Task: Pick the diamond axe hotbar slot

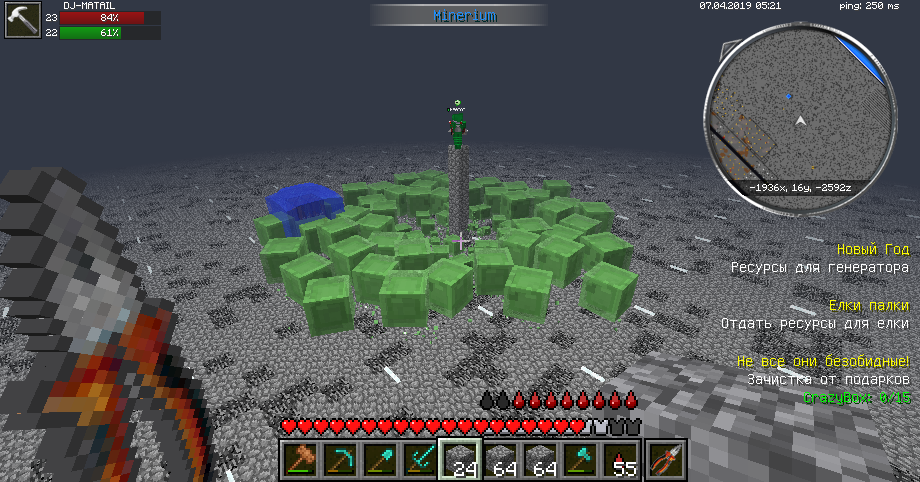Action: [581, 459]
